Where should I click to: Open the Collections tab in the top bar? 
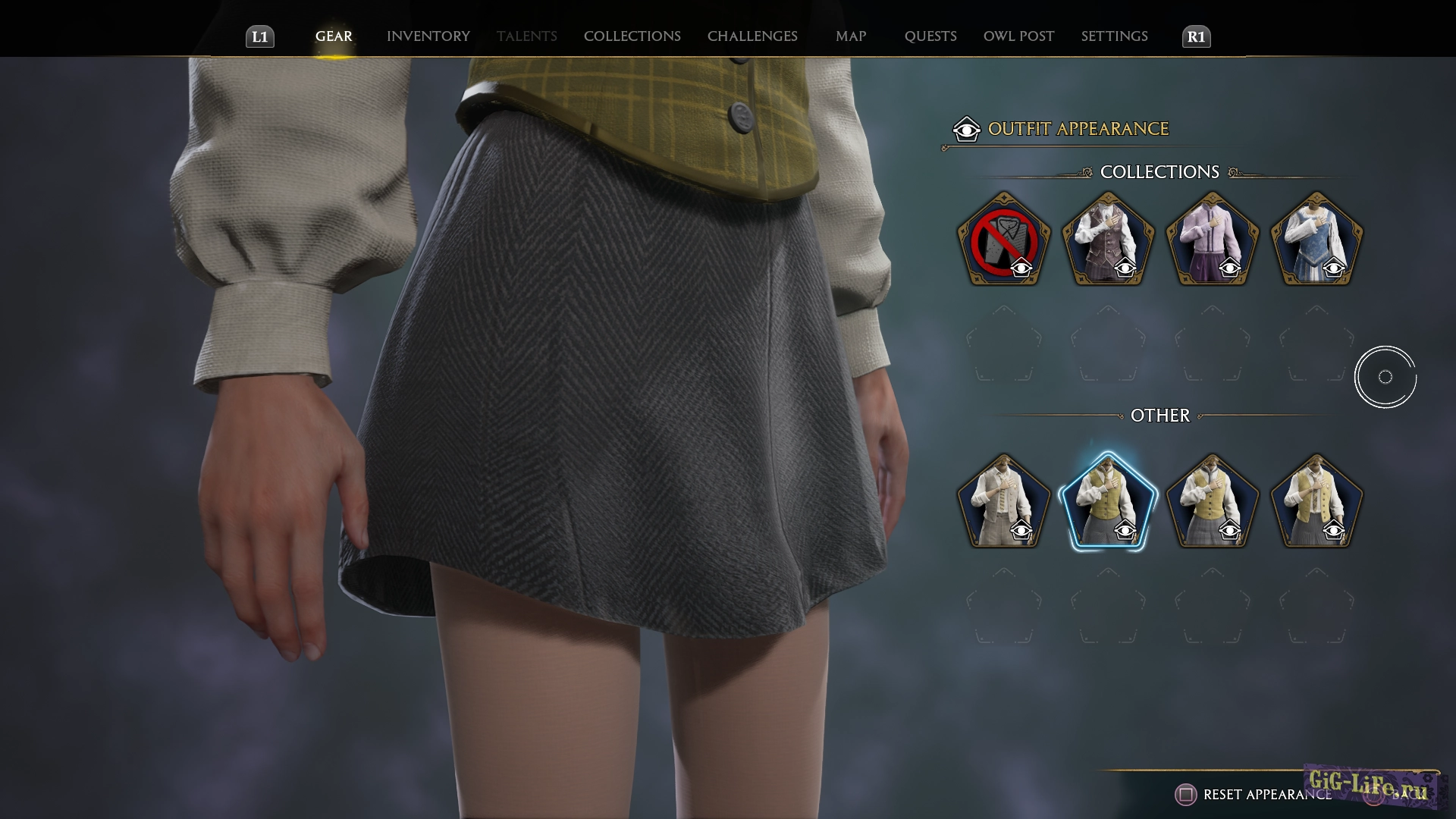click(x=632, y=36)
